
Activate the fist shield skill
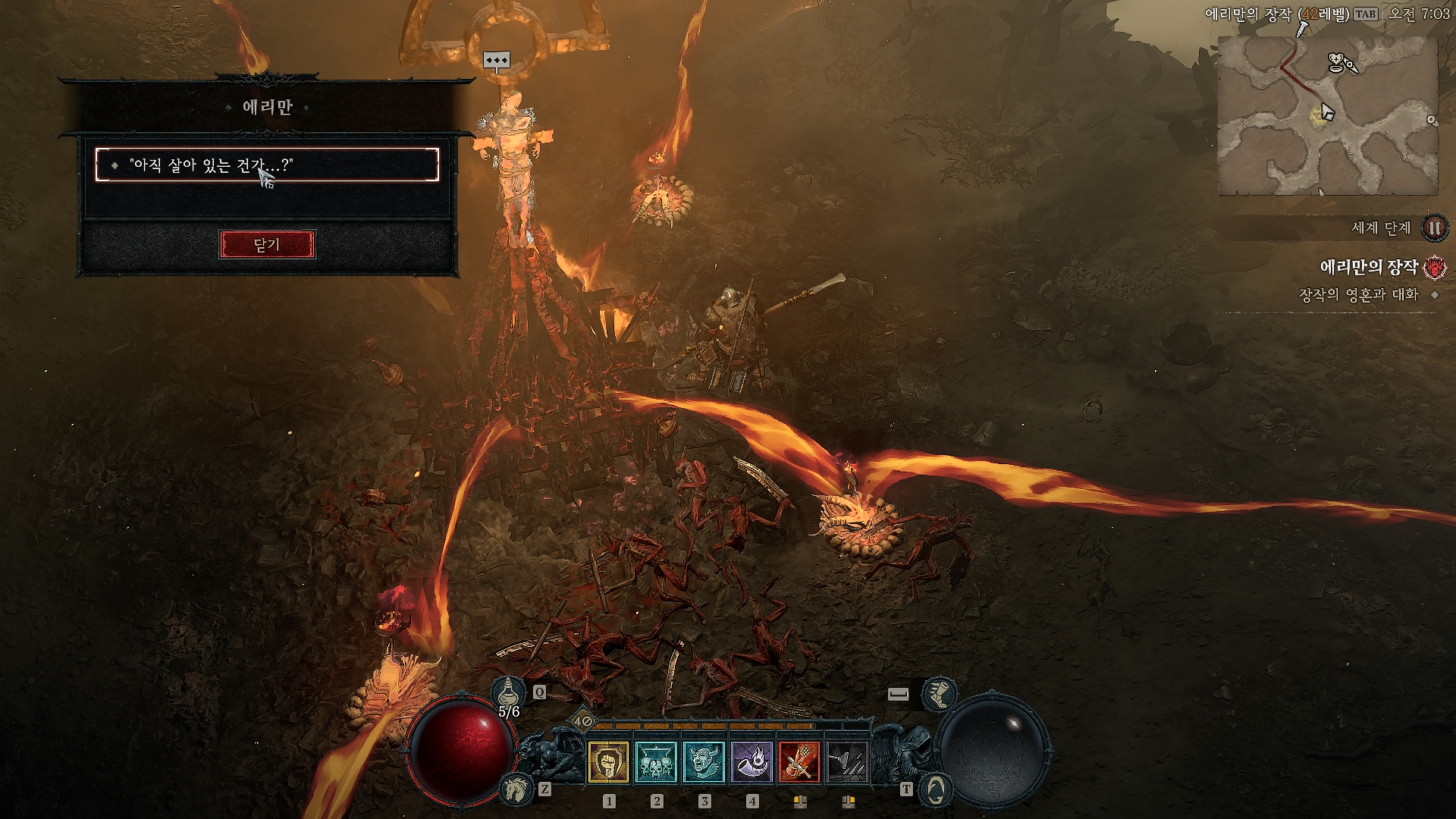pos(608,761)
